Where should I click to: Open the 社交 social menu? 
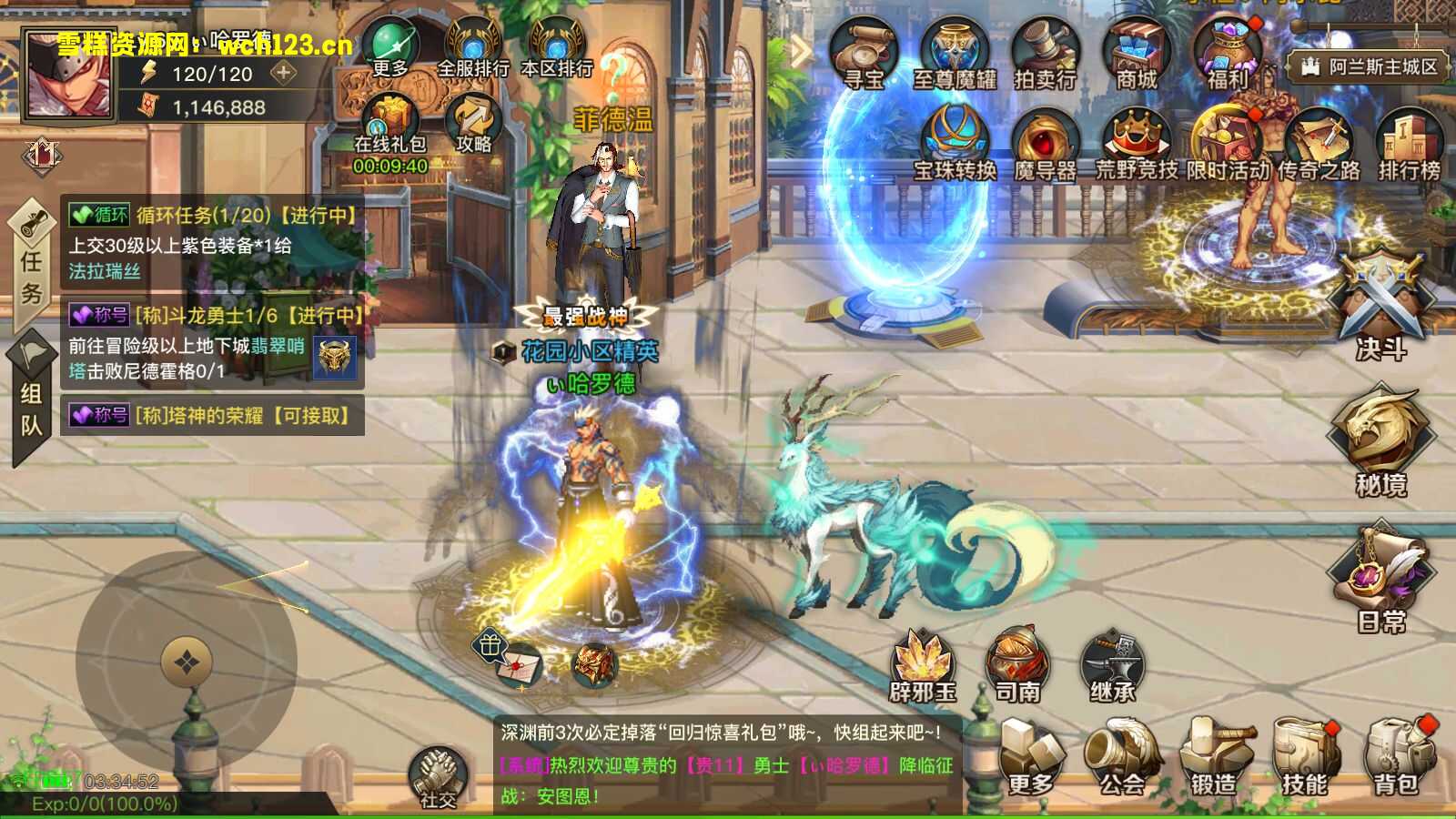point(438,778)
